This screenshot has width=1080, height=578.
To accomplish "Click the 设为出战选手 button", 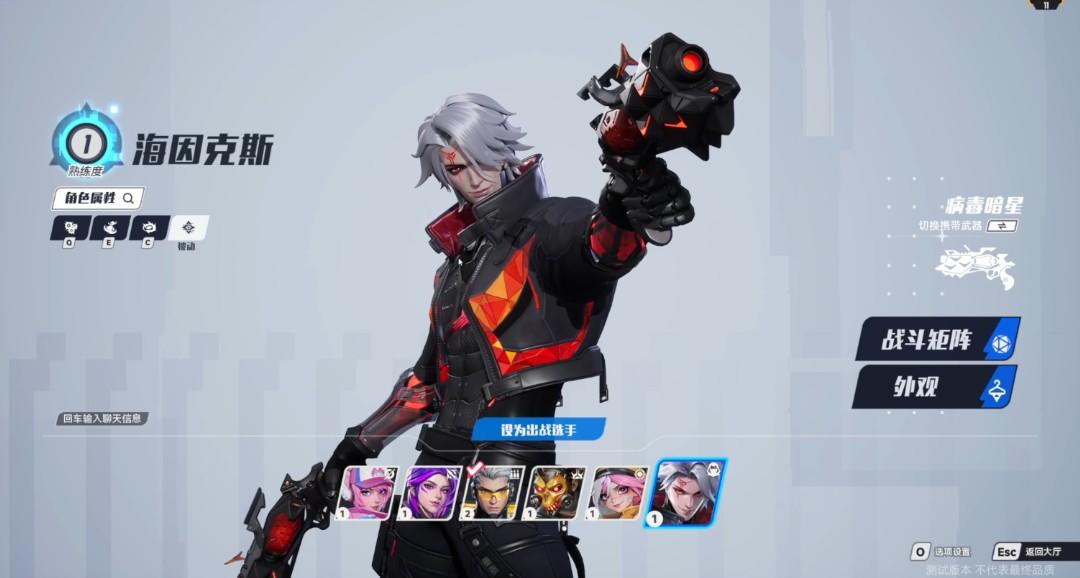I will tap(539, 430).
